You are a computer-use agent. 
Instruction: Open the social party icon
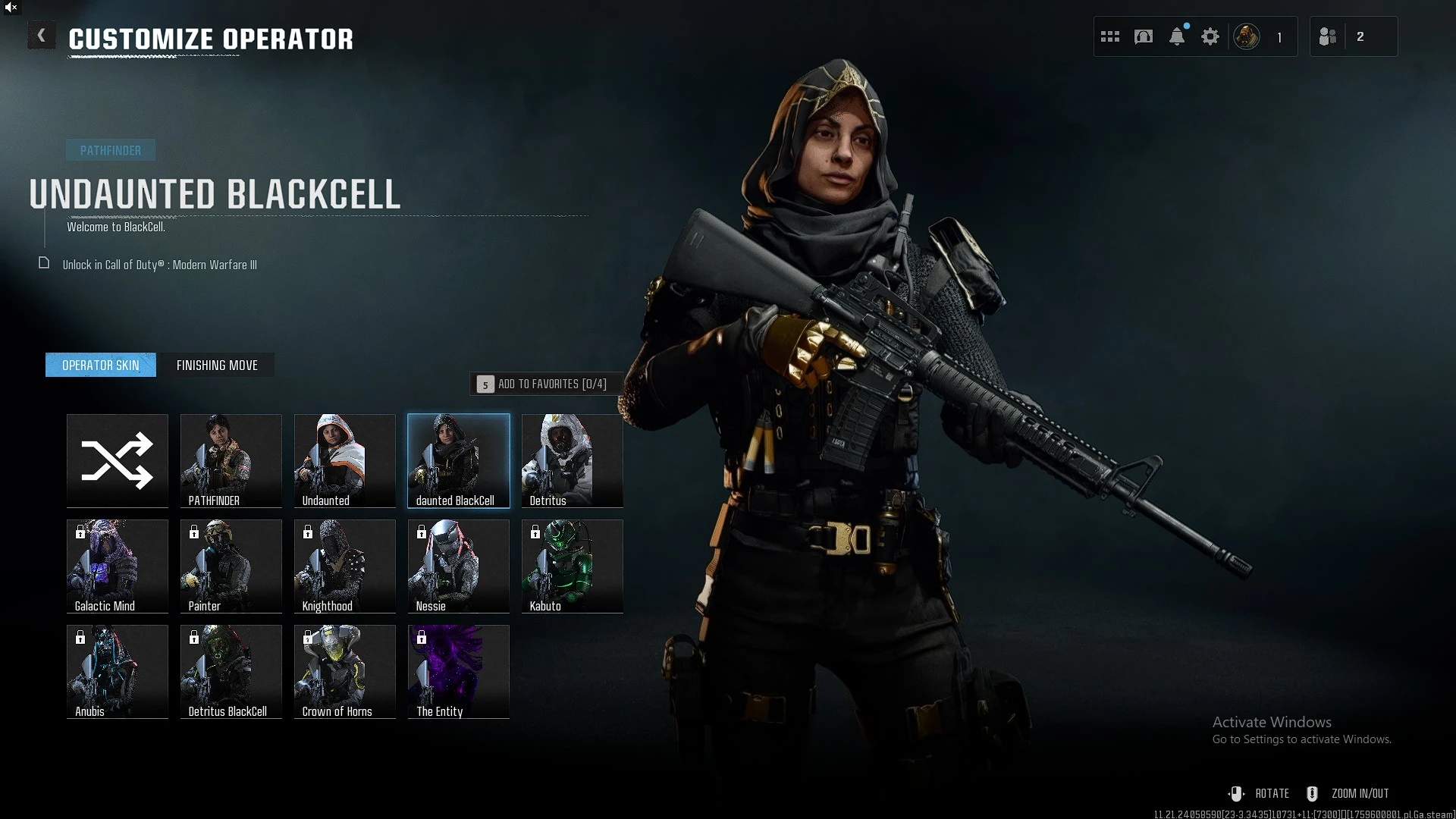tap(1328, 36)
